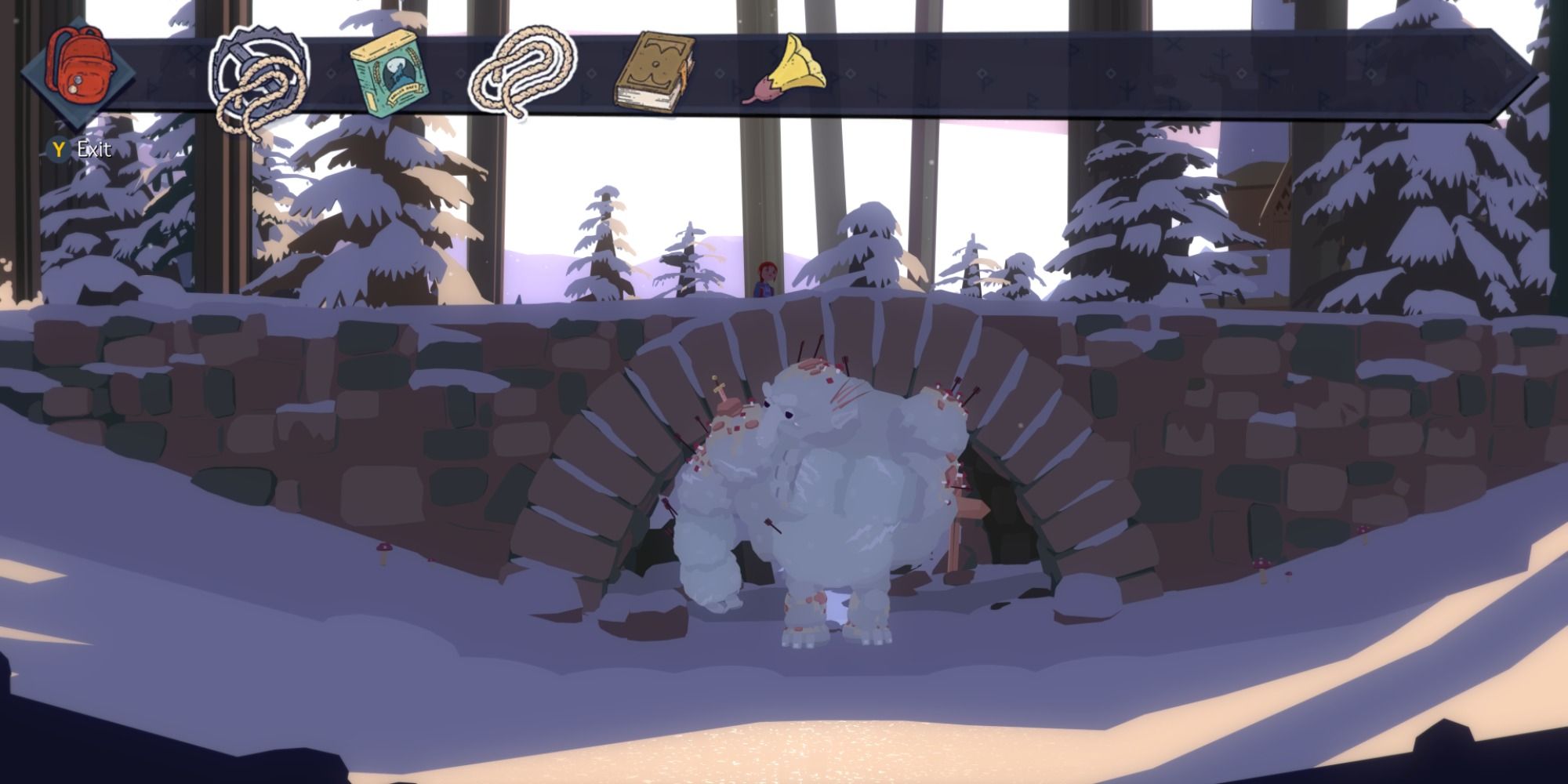Click the small sword stuck in the troll
1568x784 pixels.
tap(720, 390)
